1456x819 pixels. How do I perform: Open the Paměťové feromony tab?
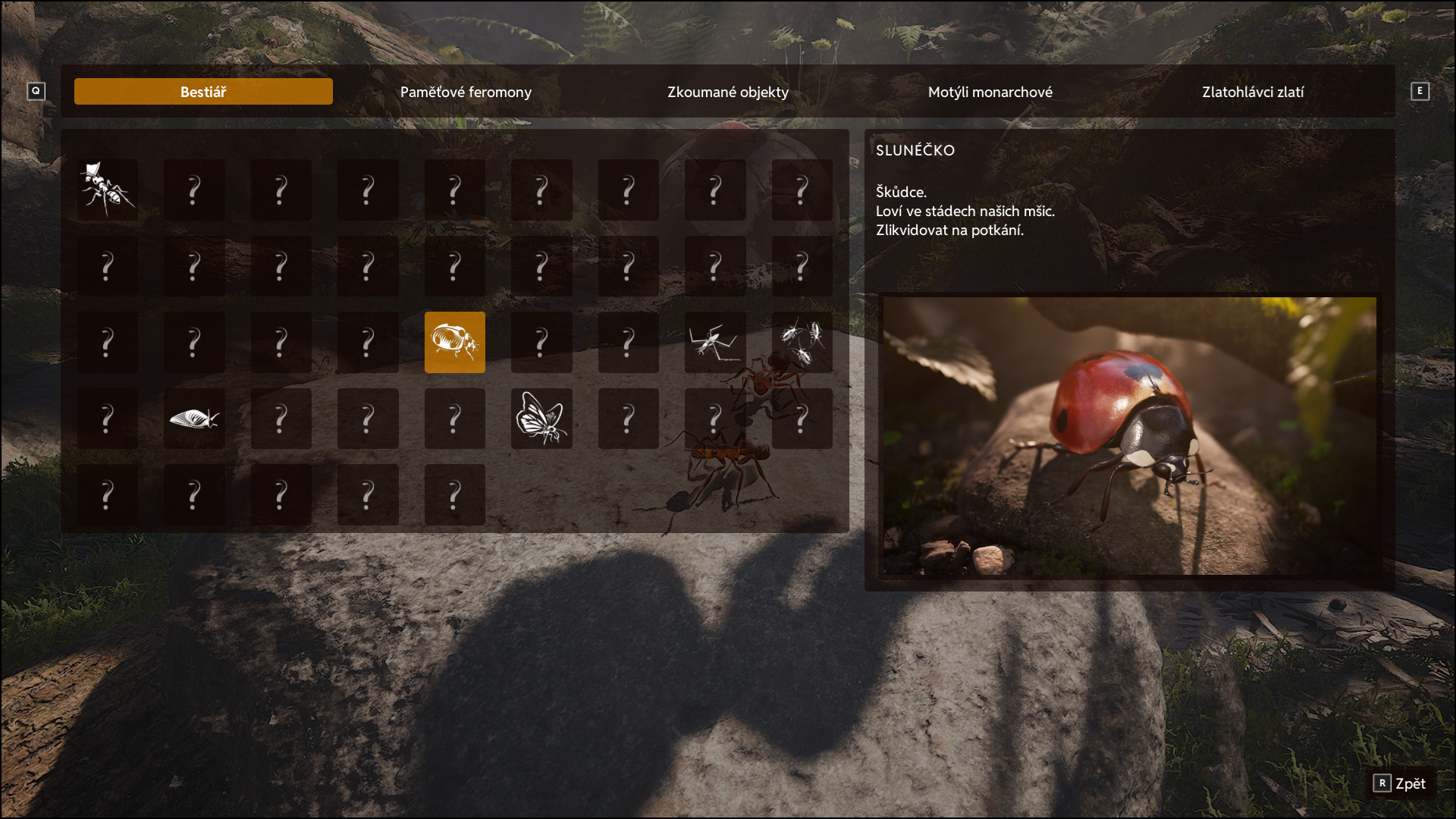[x=466, y=92]
